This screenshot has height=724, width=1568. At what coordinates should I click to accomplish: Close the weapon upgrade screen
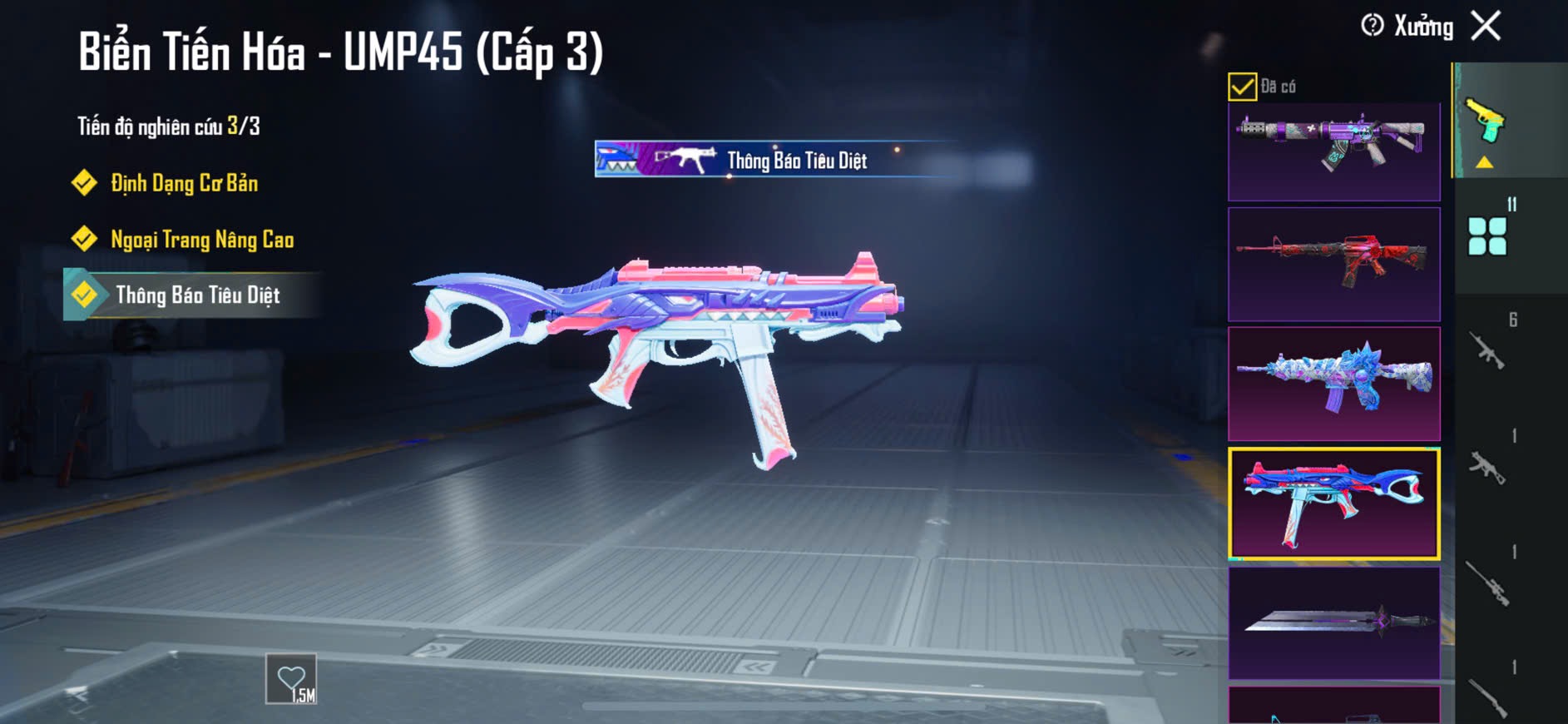point(1486,26)
